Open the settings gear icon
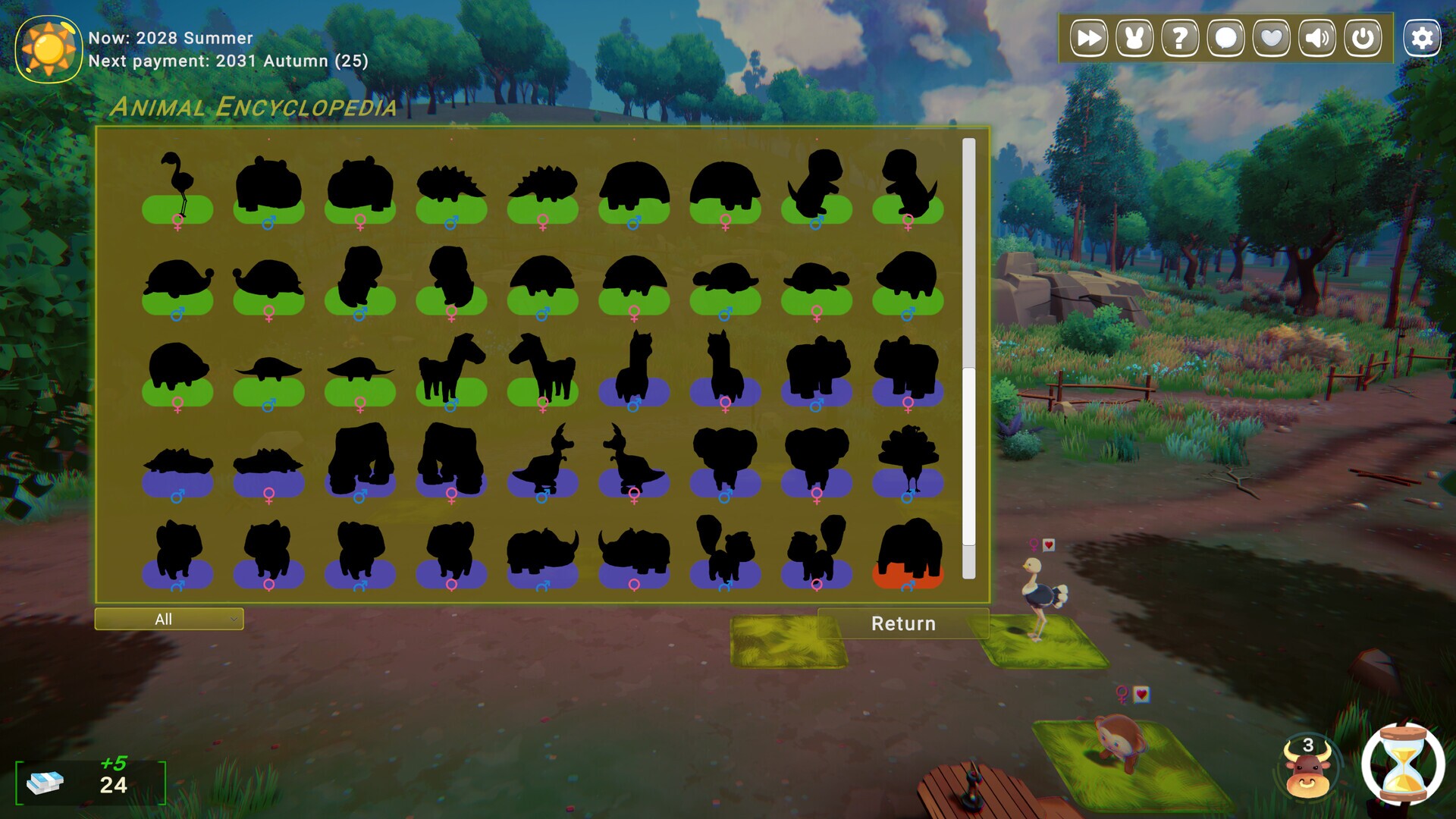 pyautogui.click(x=1423, y=36)
